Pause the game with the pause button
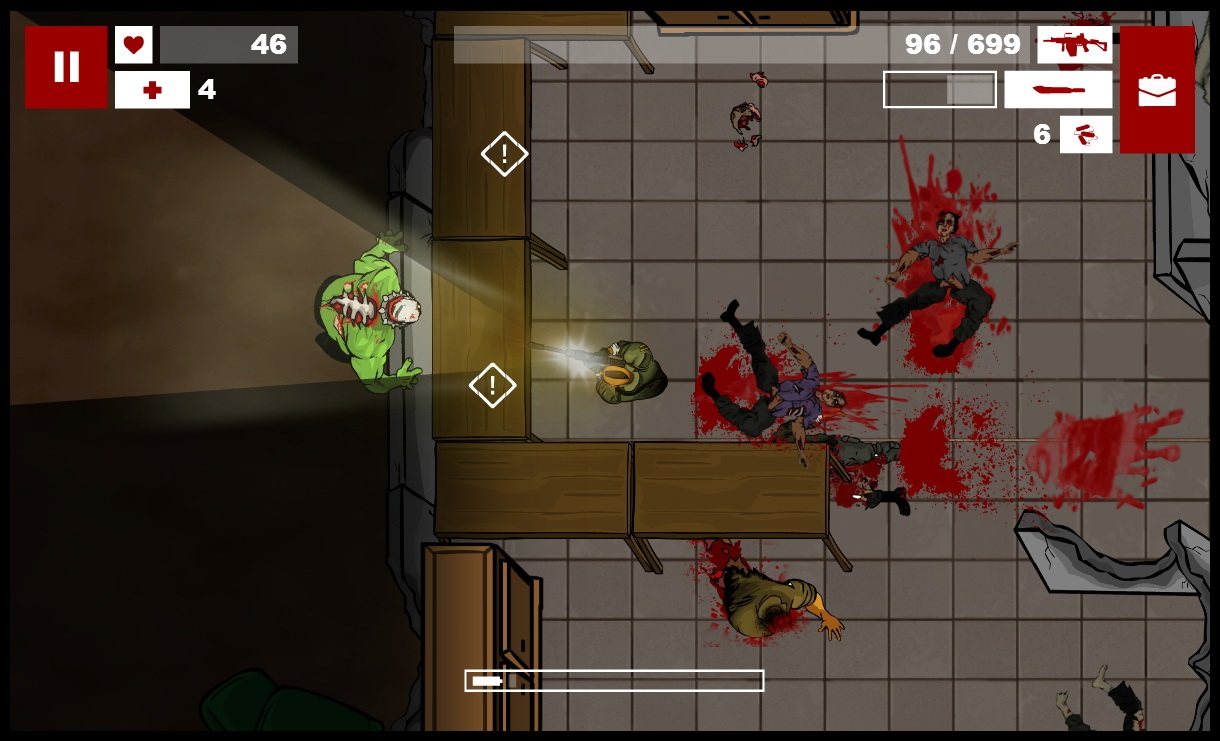This screenshot has width=1220, height=741. [66, 67]
